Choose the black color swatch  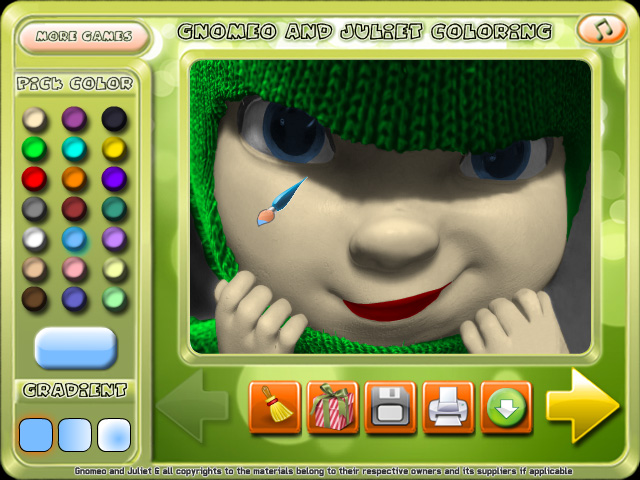click(114, 119)
